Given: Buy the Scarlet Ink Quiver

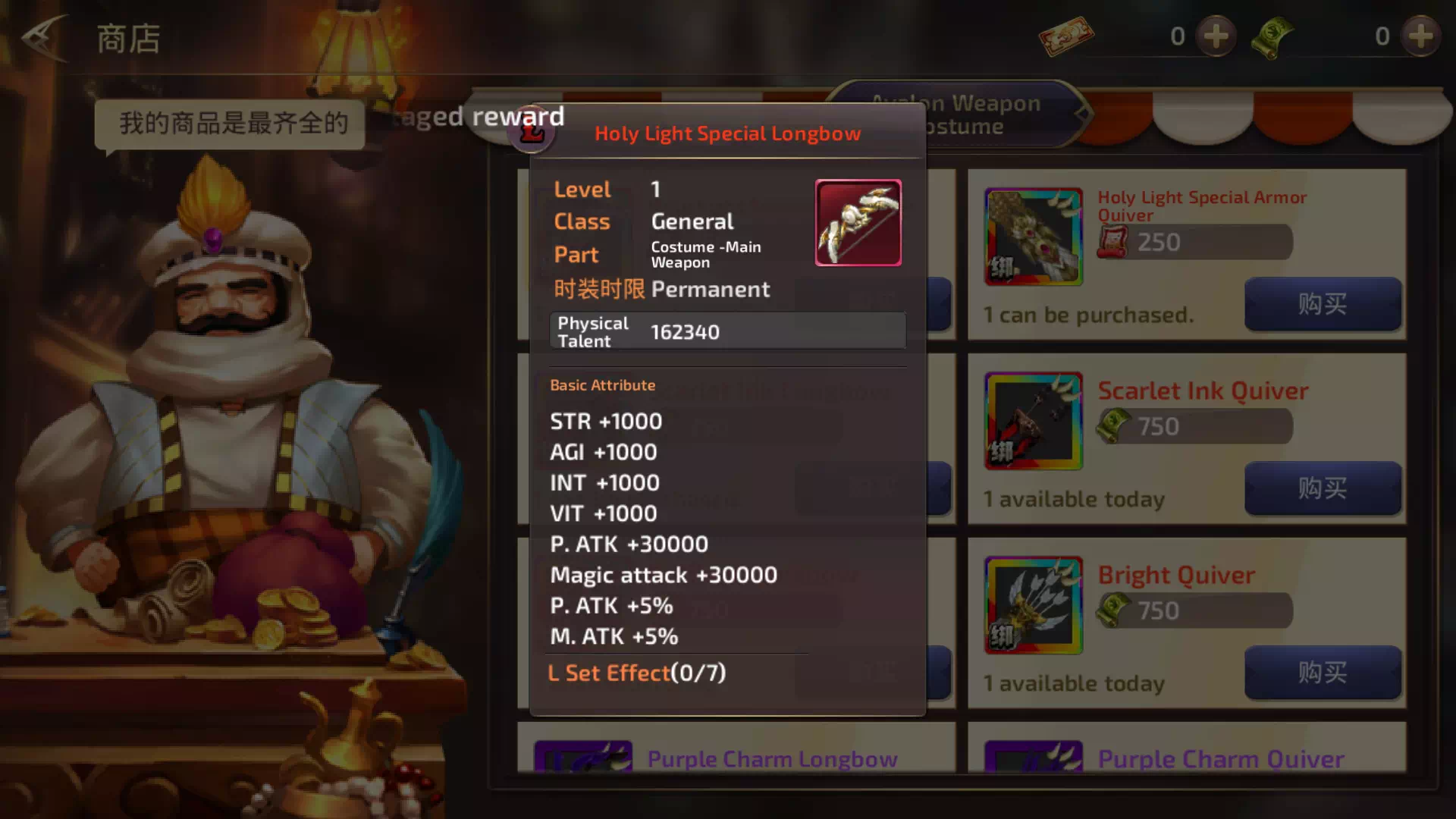Looking at the screenshot, I should (x=1322, y=488).
